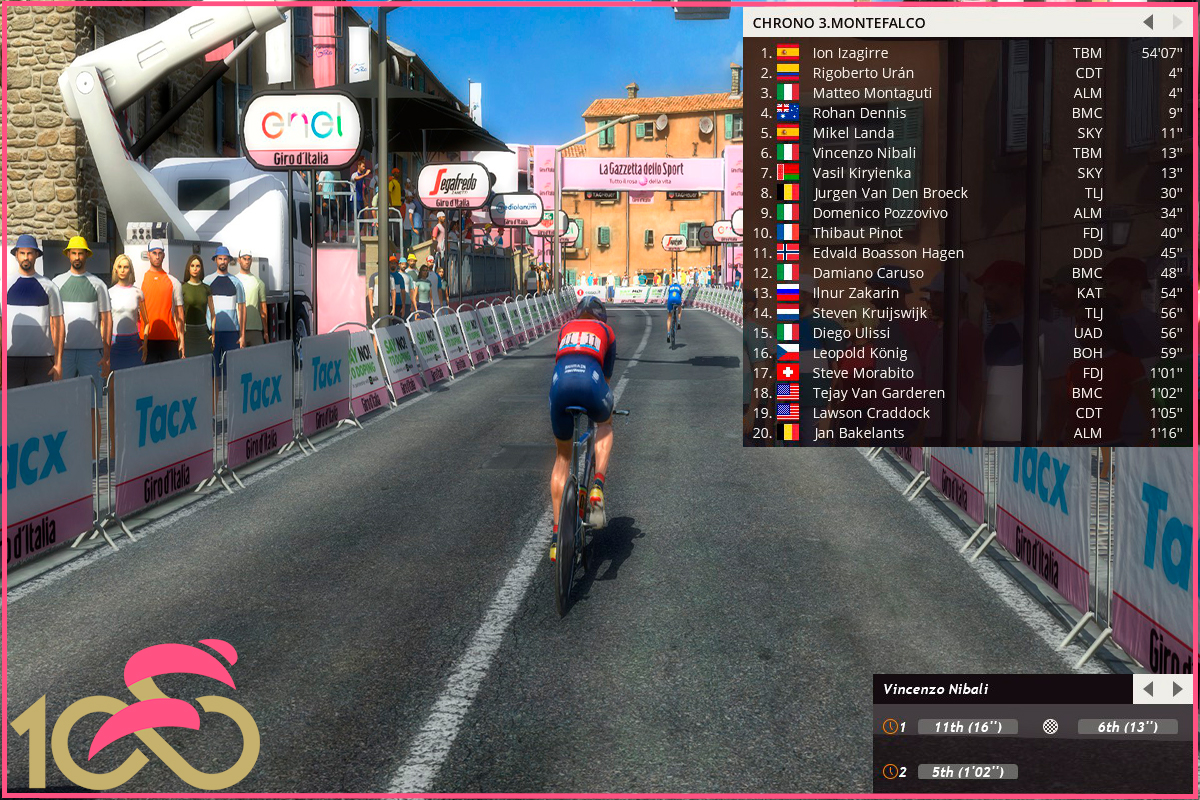Open the finish time result showing 6th
Screen dimensions: 1200x800
[1127, 727]
